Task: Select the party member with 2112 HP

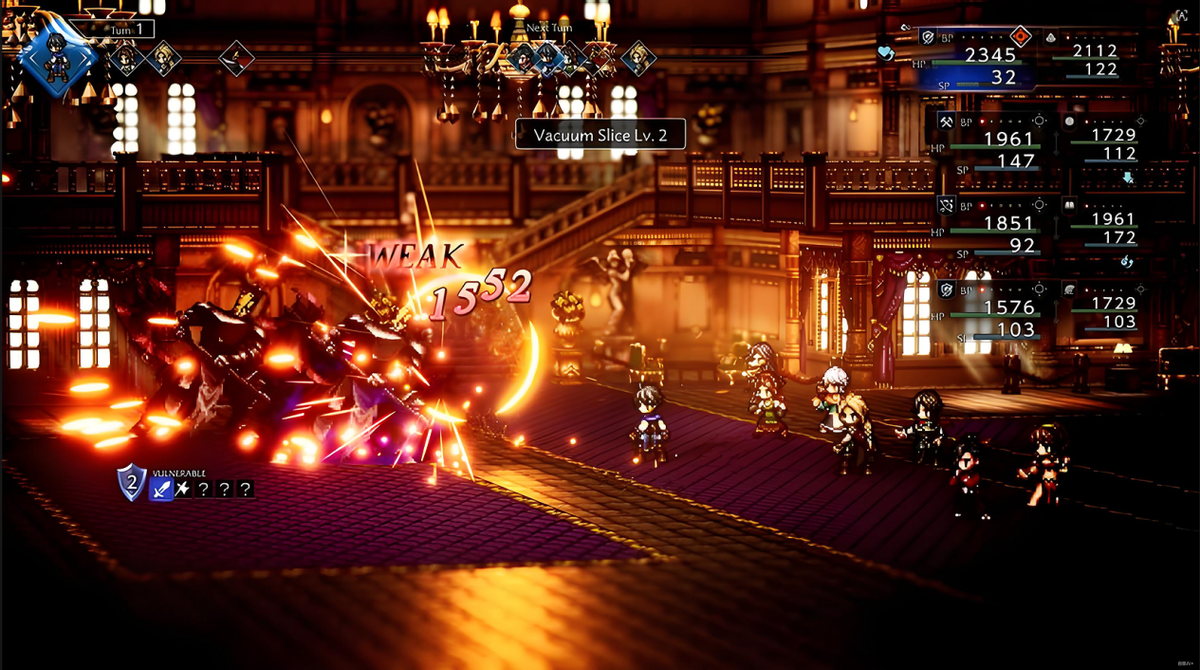Action: pos(1094,59)
